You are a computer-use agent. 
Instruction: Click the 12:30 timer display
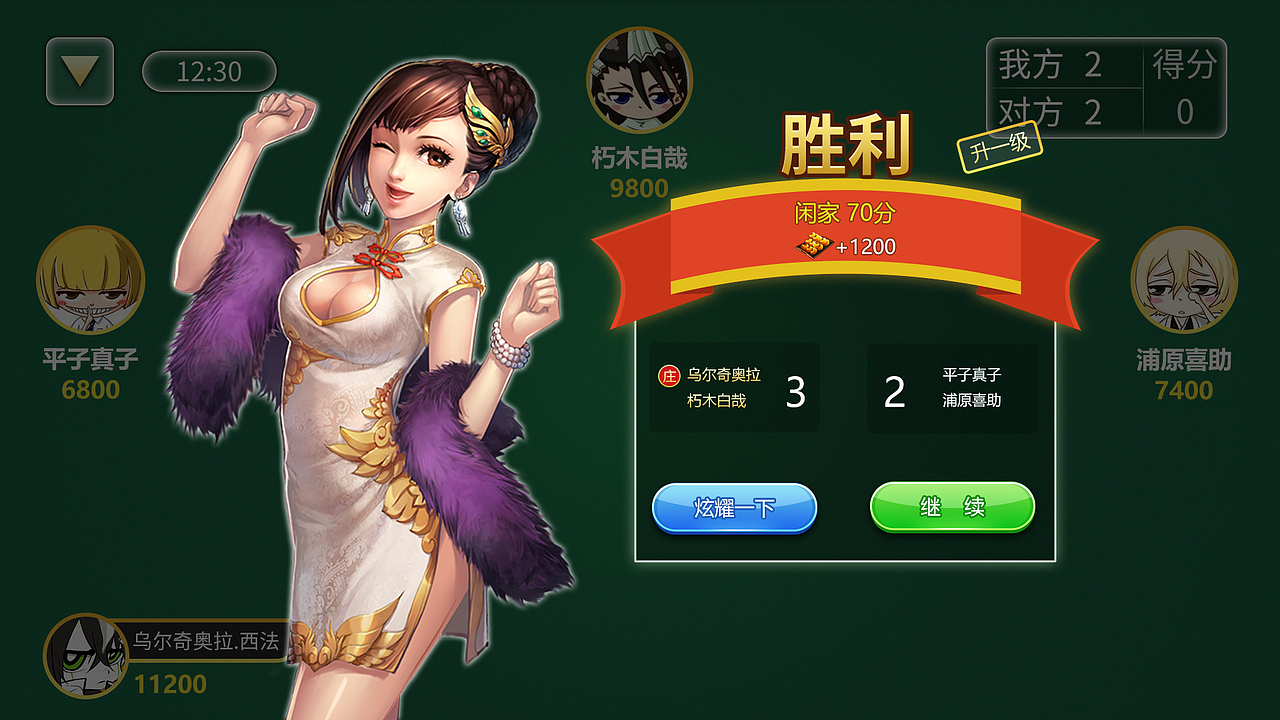tap(210, 70)
